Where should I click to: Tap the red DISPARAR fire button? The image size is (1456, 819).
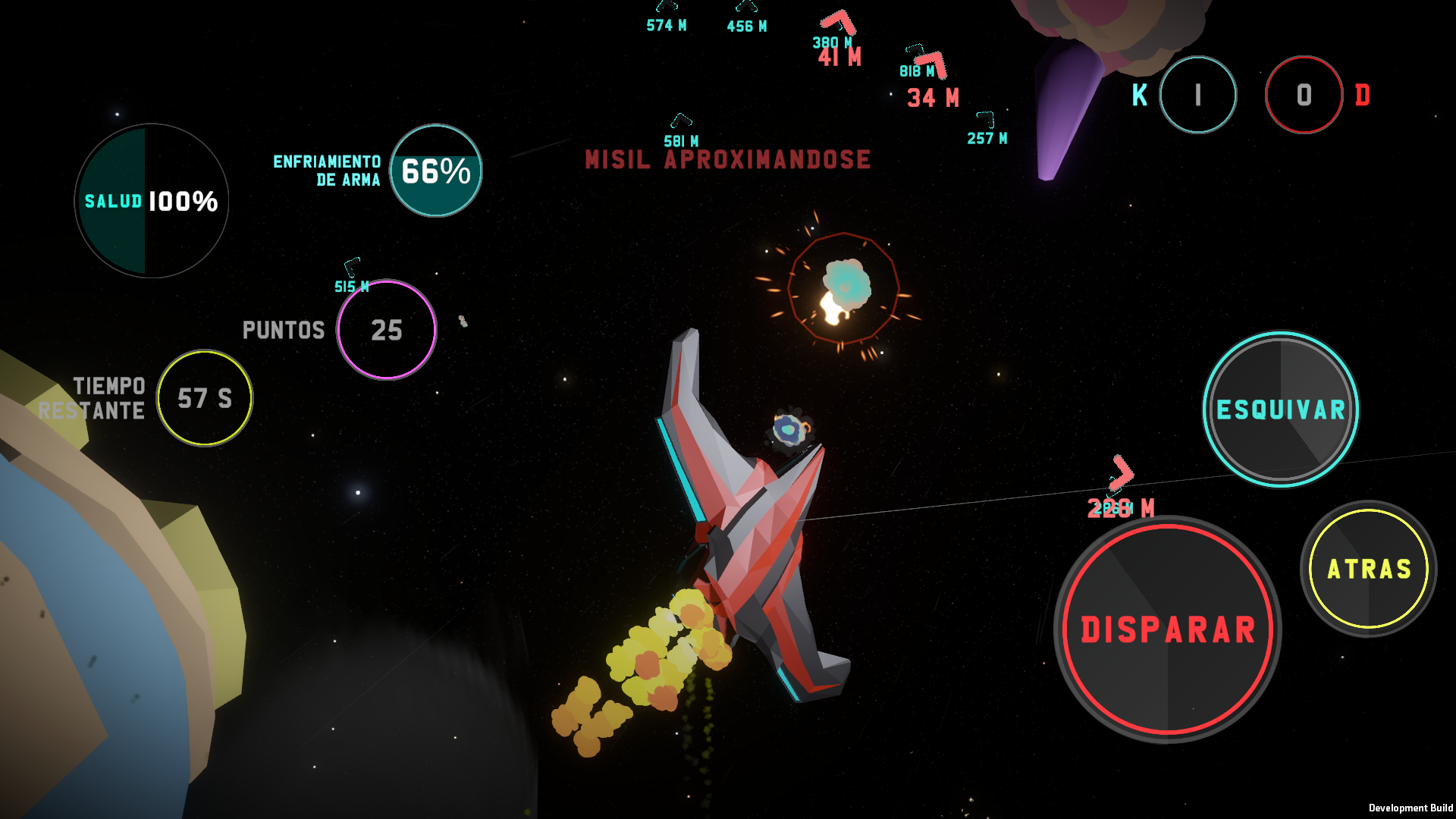tap(1167, 629)
